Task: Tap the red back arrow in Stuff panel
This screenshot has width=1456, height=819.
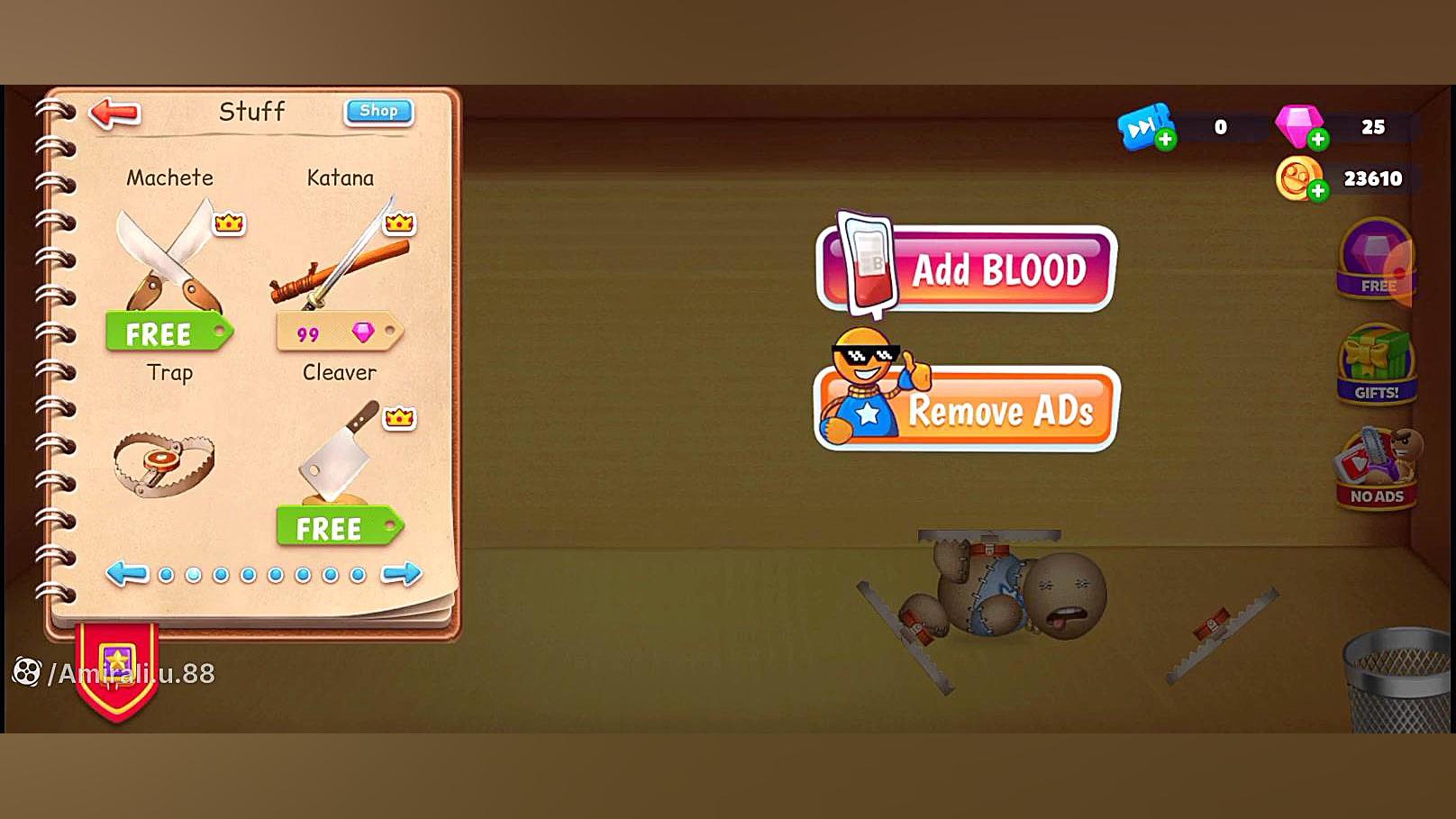Action: point(114,111)
